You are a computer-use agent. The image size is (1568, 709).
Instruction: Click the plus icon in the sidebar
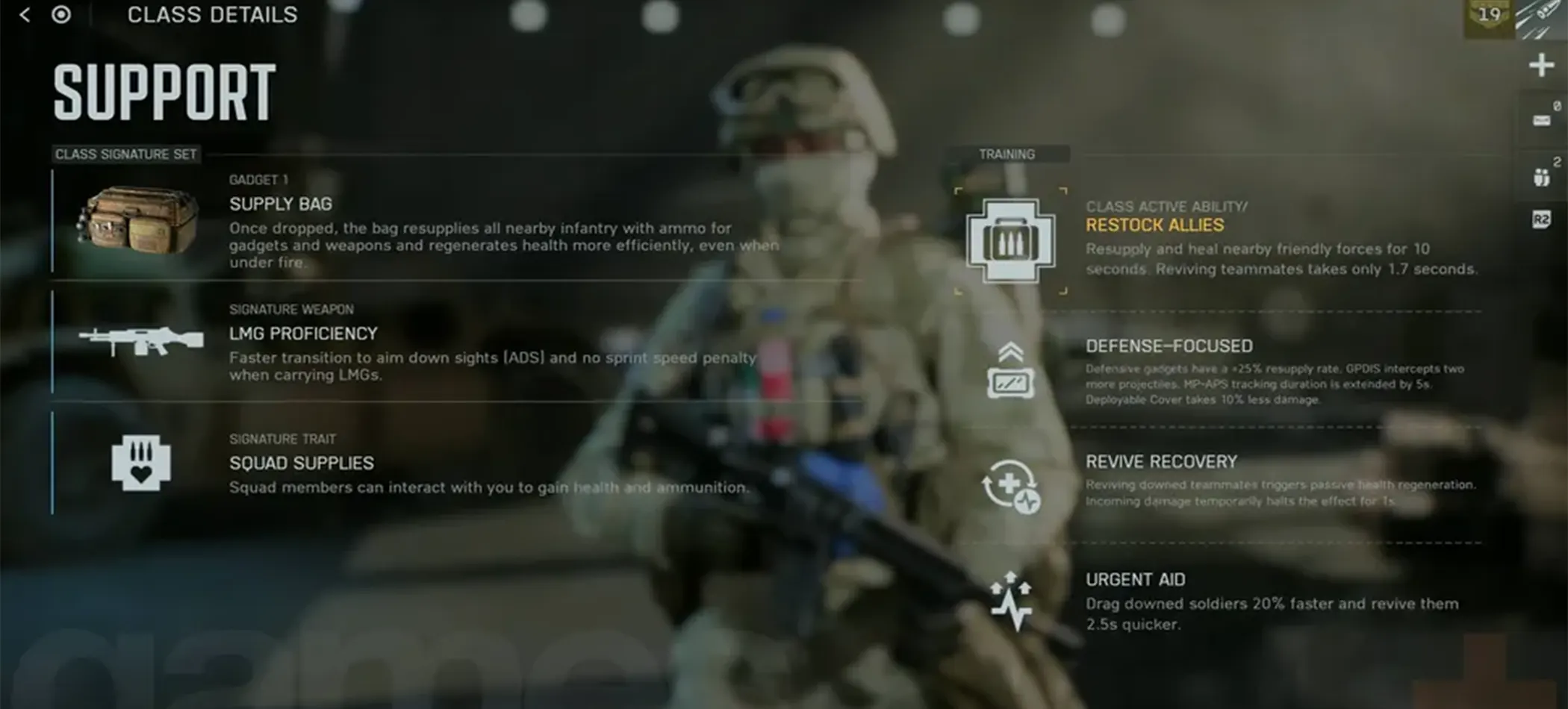click(1541, 66)
